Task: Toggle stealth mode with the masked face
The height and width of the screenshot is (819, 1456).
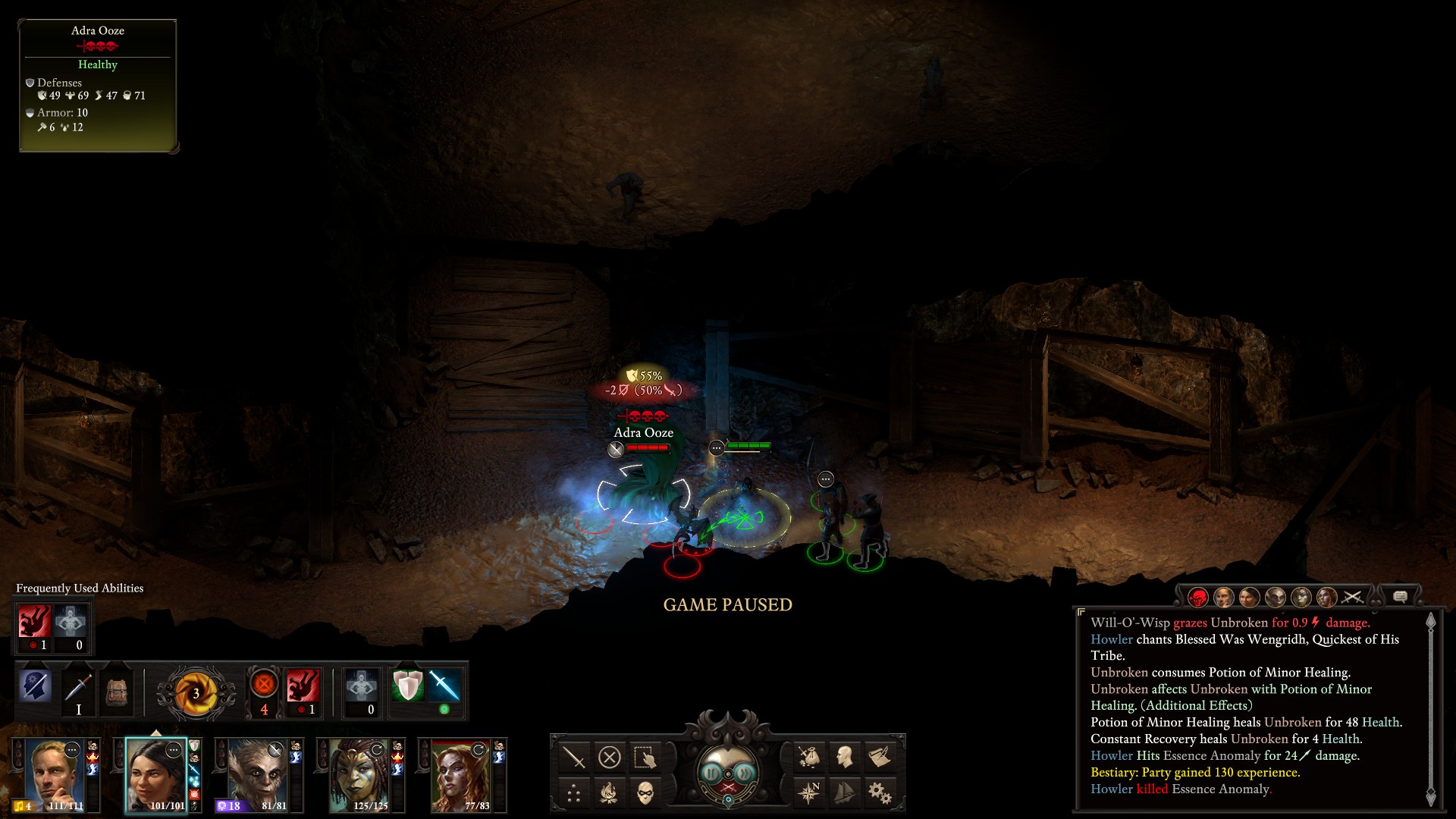Action: click(x=645, y=793)
